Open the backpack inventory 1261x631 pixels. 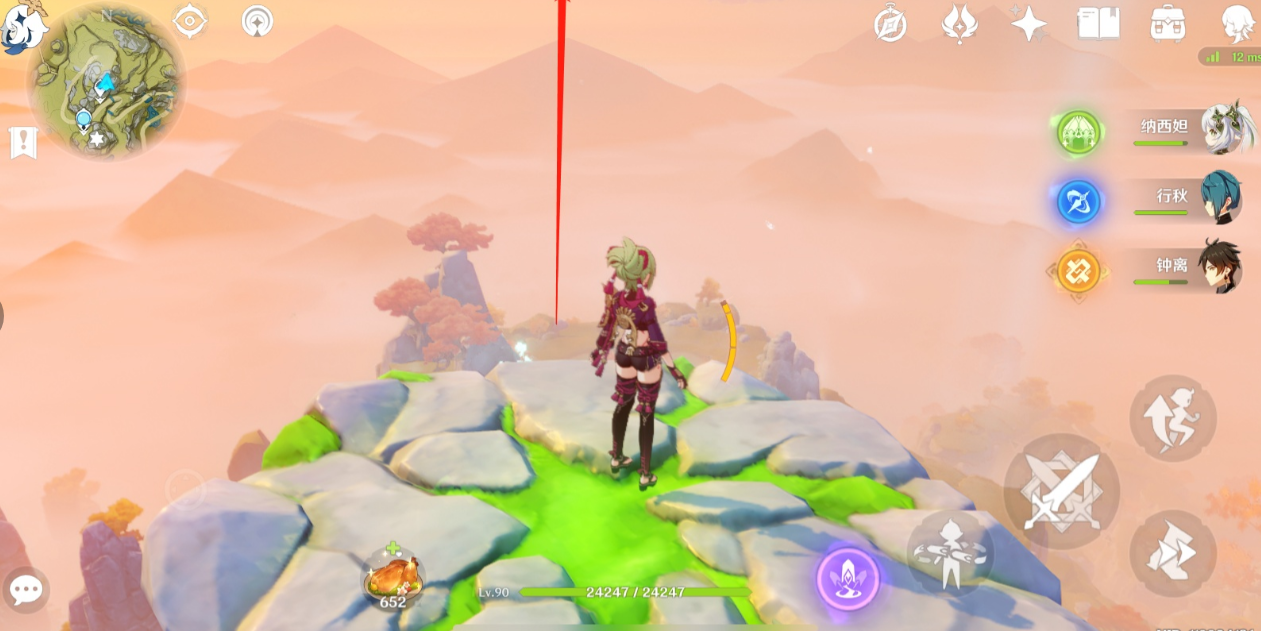(x=1167, y=23)
